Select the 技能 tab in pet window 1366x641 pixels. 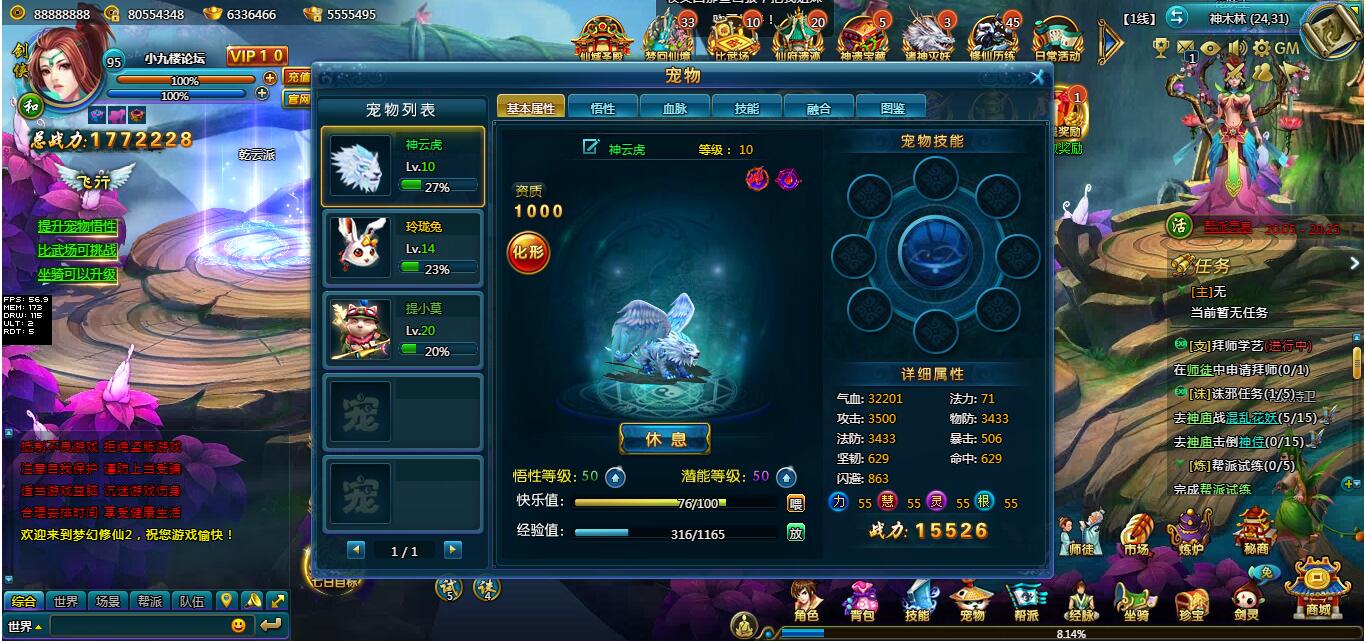[746, 108]
